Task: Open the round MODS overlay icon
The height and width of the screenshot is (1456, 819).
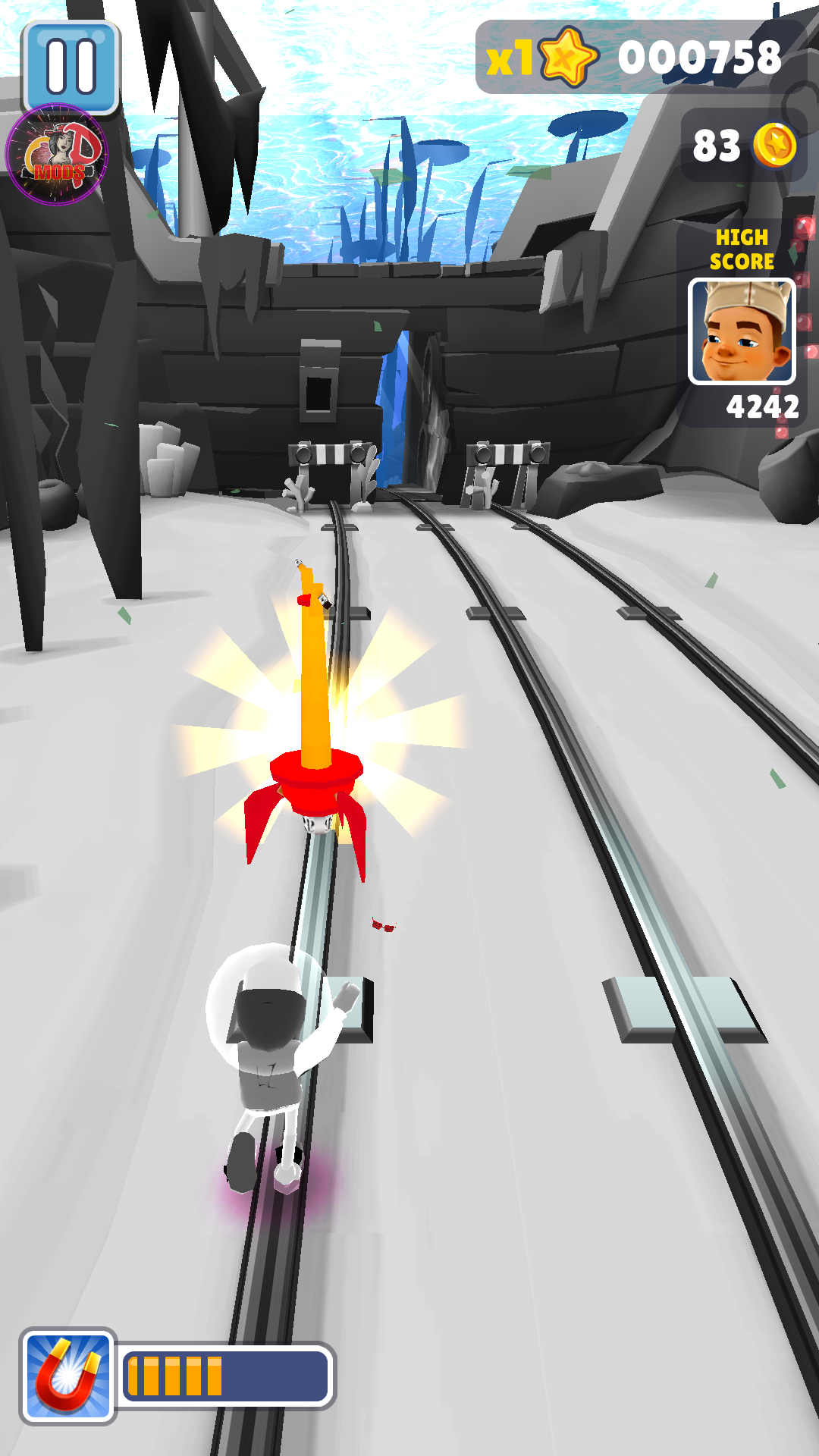Action: click(57, 155)
